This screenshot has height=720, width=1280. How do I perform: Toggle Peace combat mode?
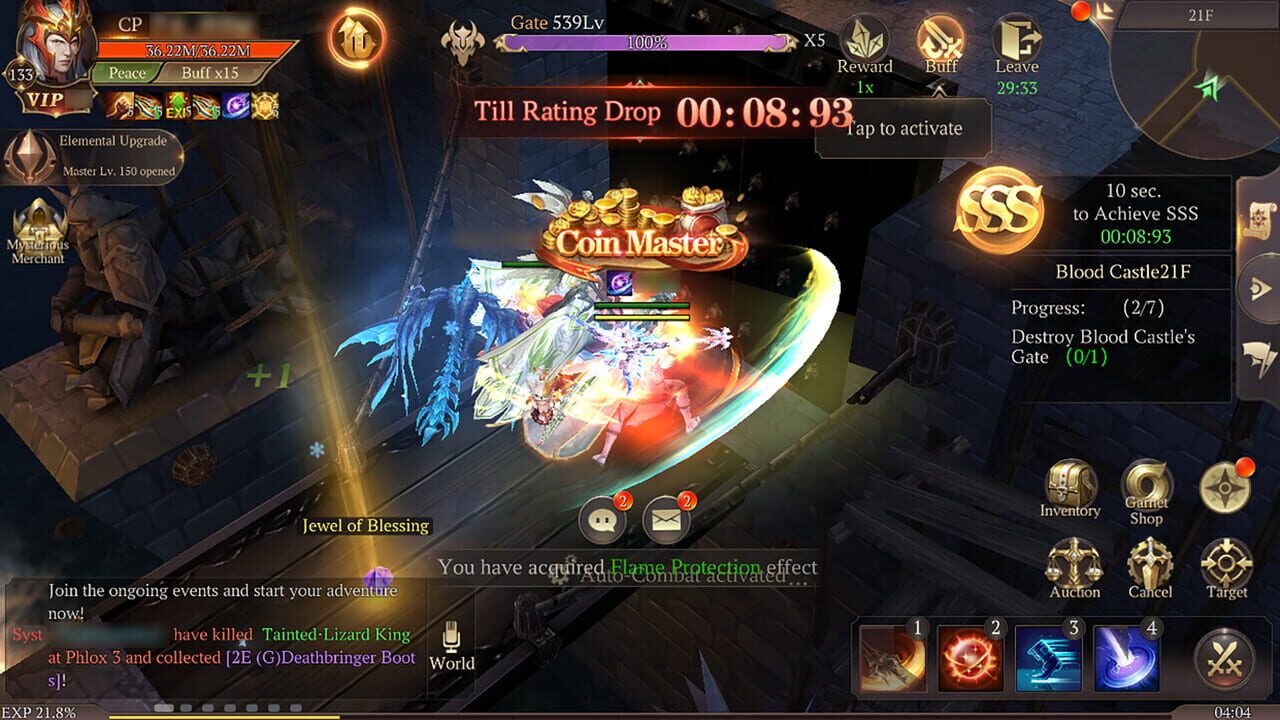tap(127, 73)
